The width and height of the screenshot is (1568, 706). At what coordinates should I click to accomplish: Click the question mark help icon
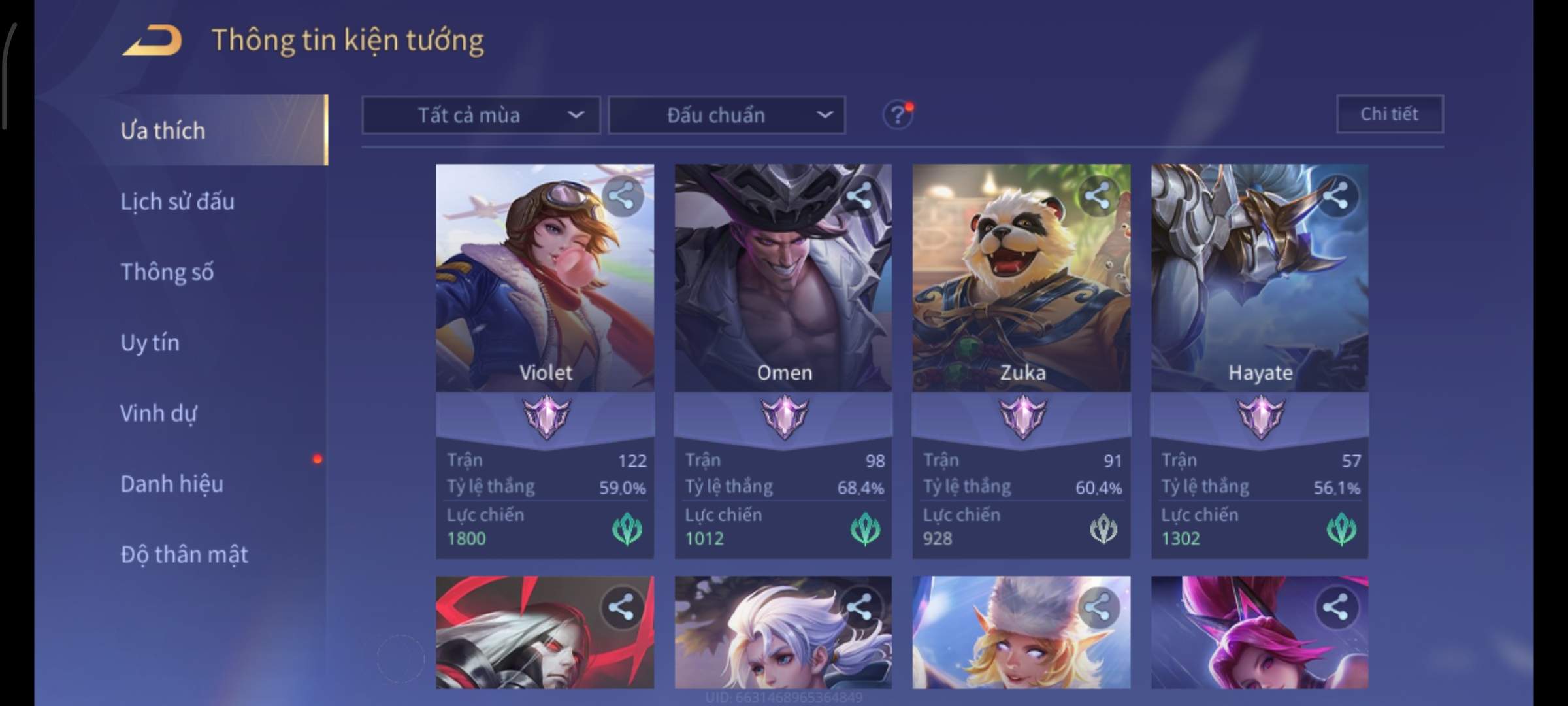point(897,116)
